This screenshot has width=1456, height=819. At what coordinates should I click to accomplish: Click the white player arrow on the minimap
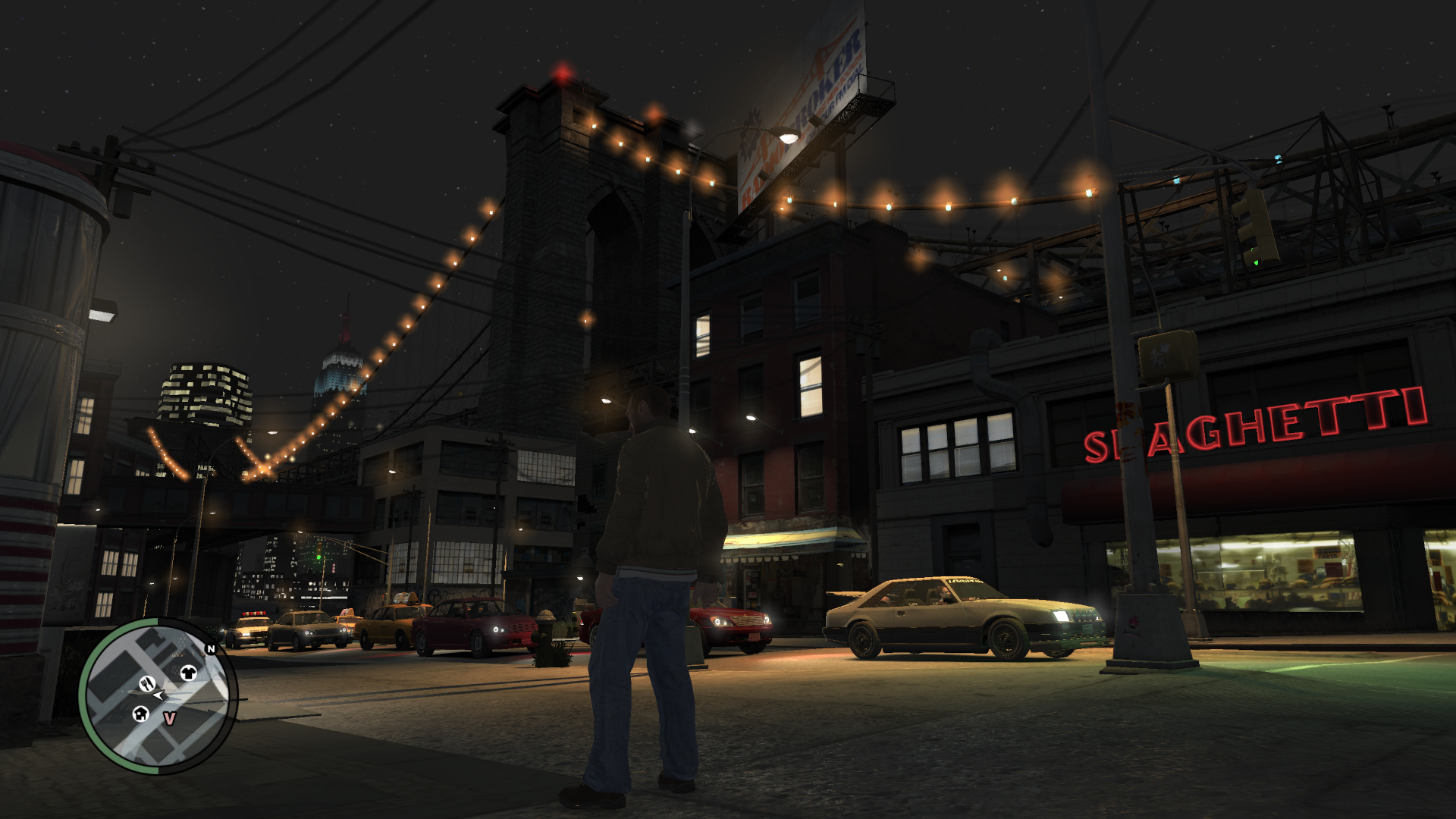[x=158, y=697]
